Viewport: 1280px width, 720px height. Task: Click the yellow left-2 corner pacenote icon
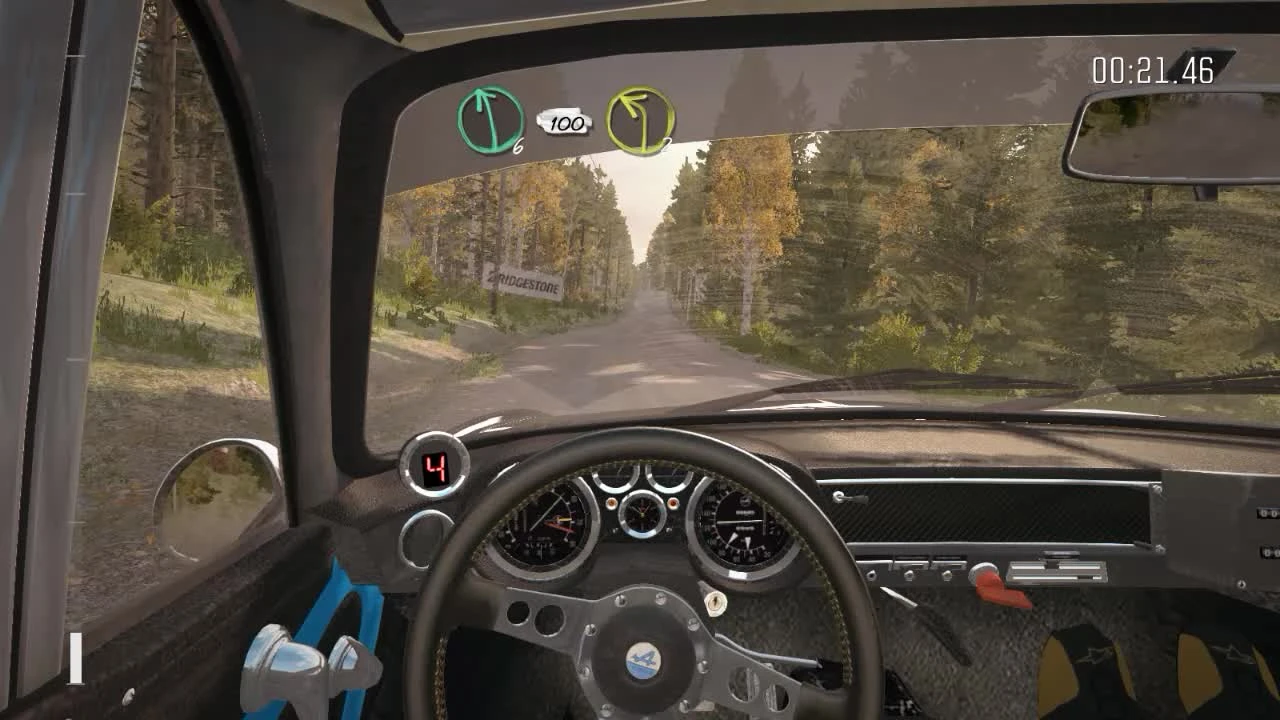pos(639,121)
